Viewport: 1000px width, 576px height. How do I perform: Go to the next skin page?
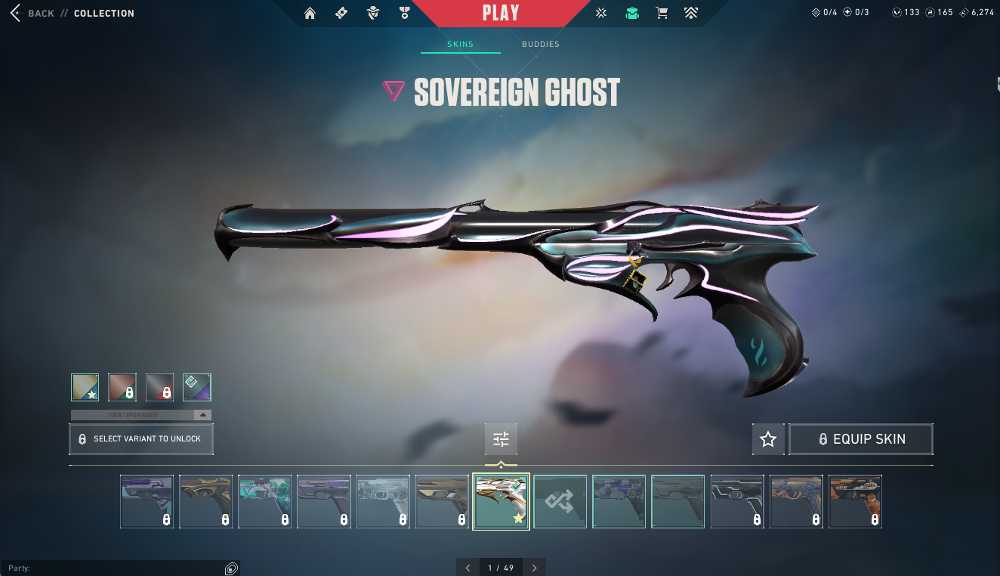click(x=534, y=568)
